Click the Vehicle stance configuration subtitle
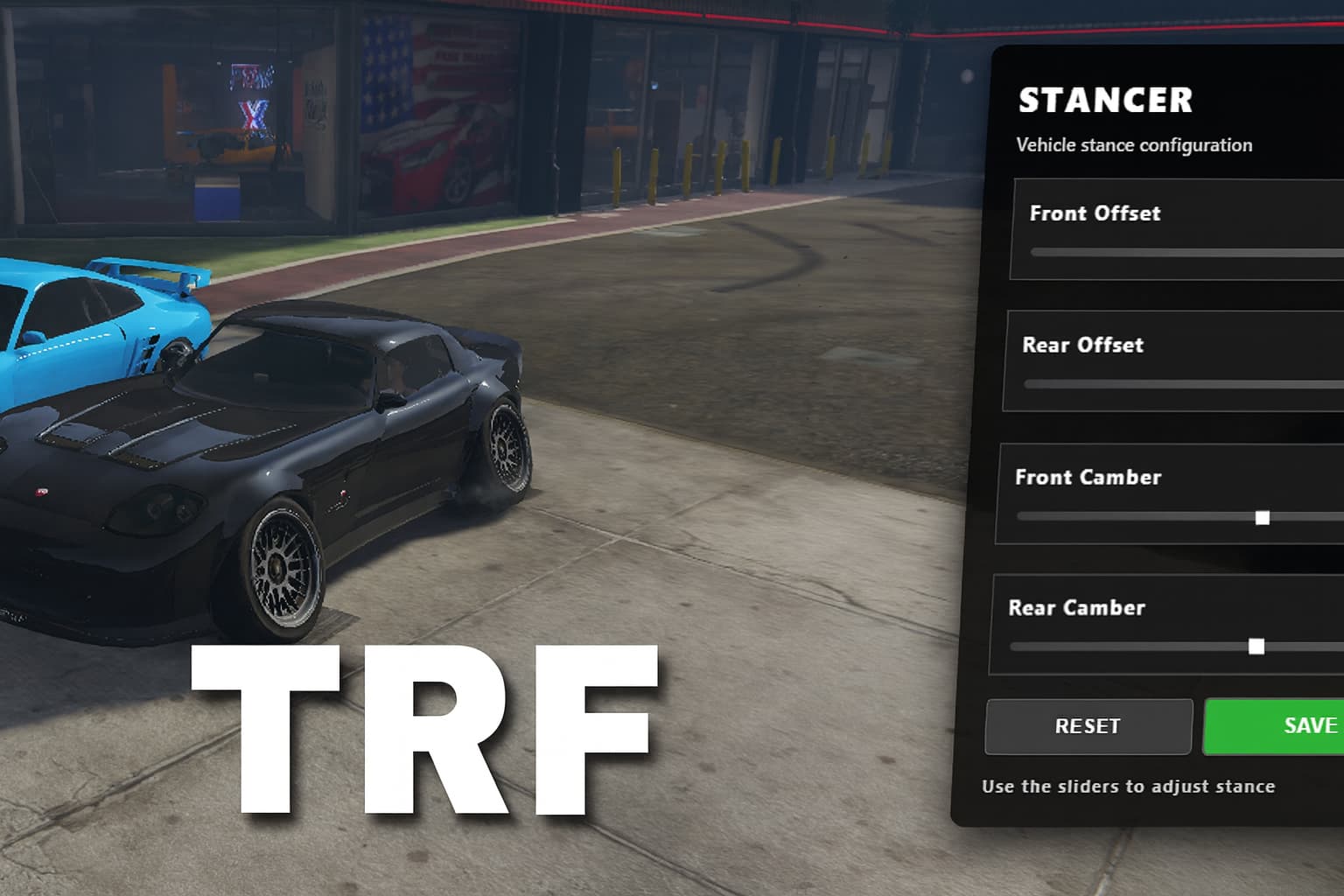 tap(1133, 144)
